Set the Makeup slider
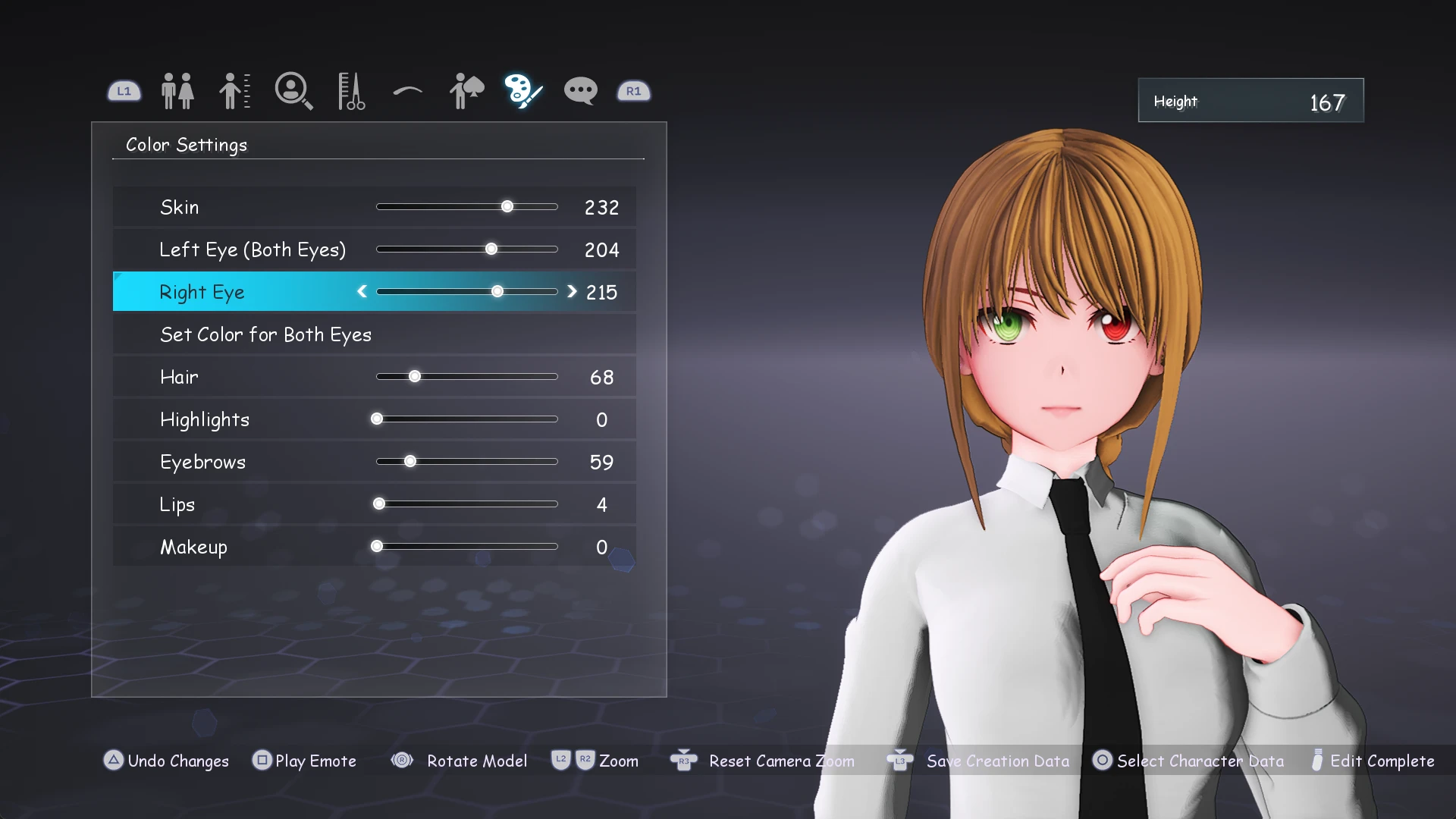1456x819 pixels. [377, 547]
